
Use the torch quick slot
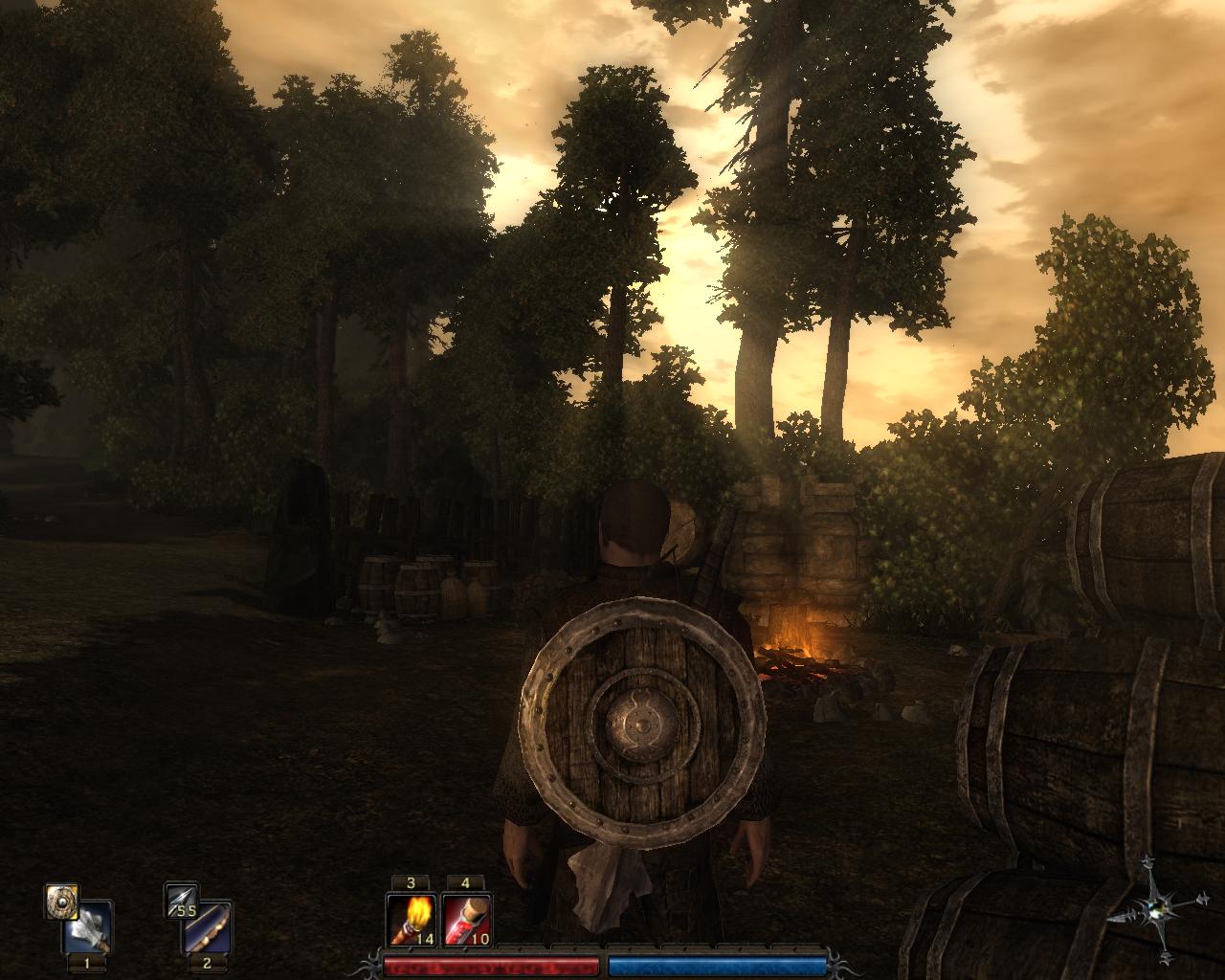411,920
